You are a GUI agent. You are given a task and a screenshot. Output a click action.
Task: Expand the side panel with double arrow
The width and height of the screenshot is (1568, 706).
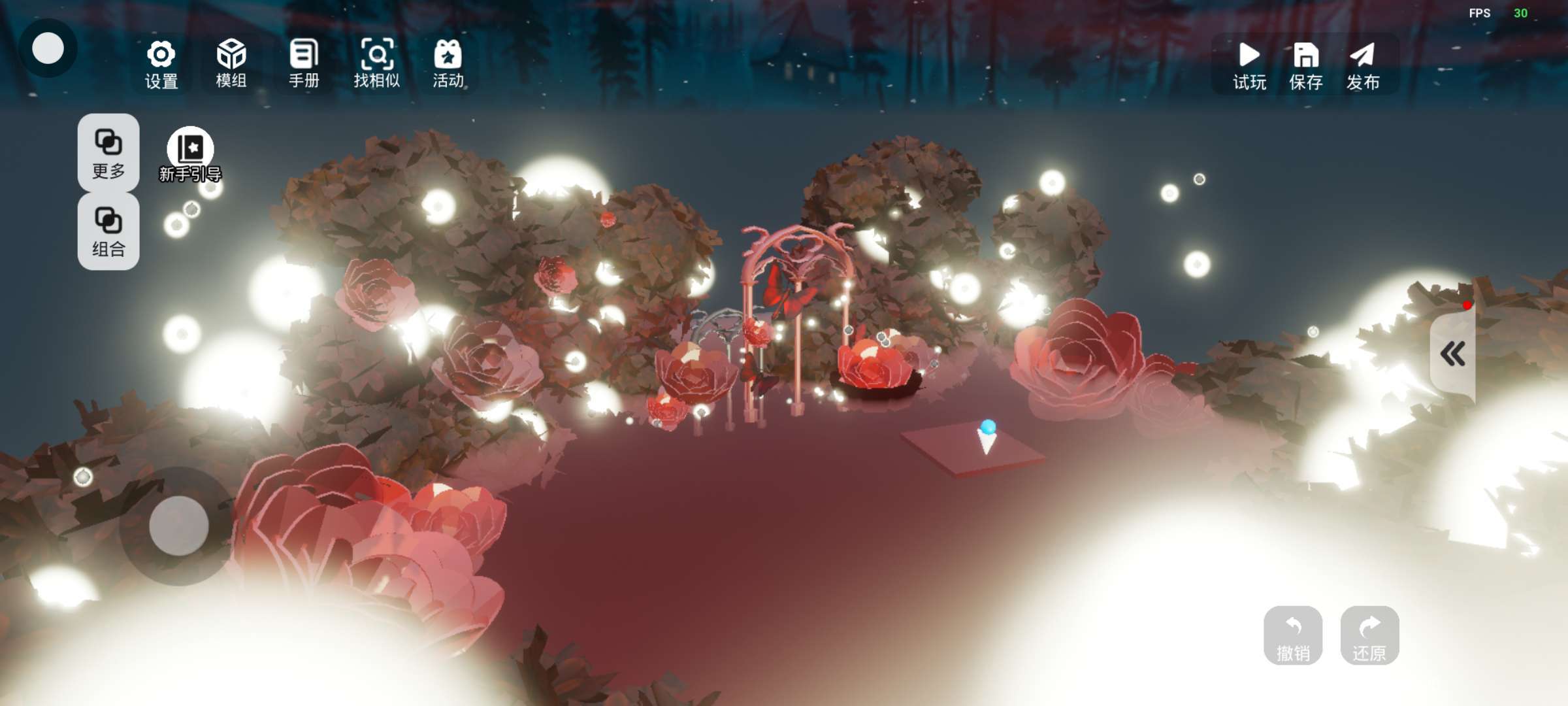click(x=1453, y=354)
